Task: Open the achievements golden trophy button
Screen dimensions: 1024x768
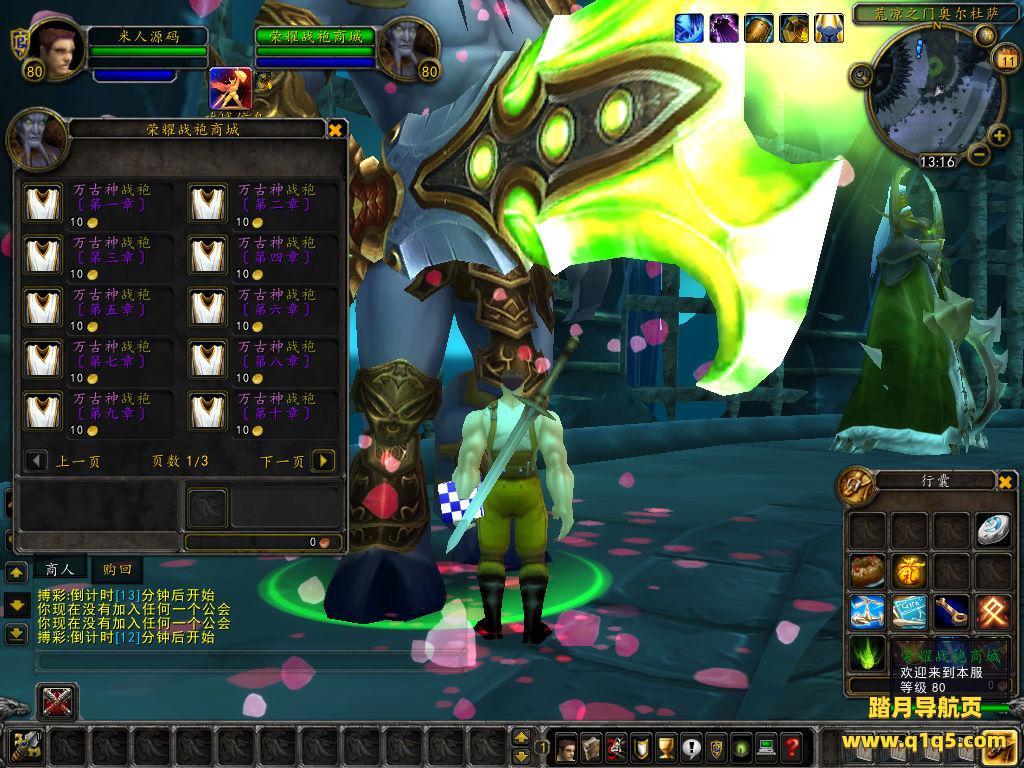Action: coord(666,746)
